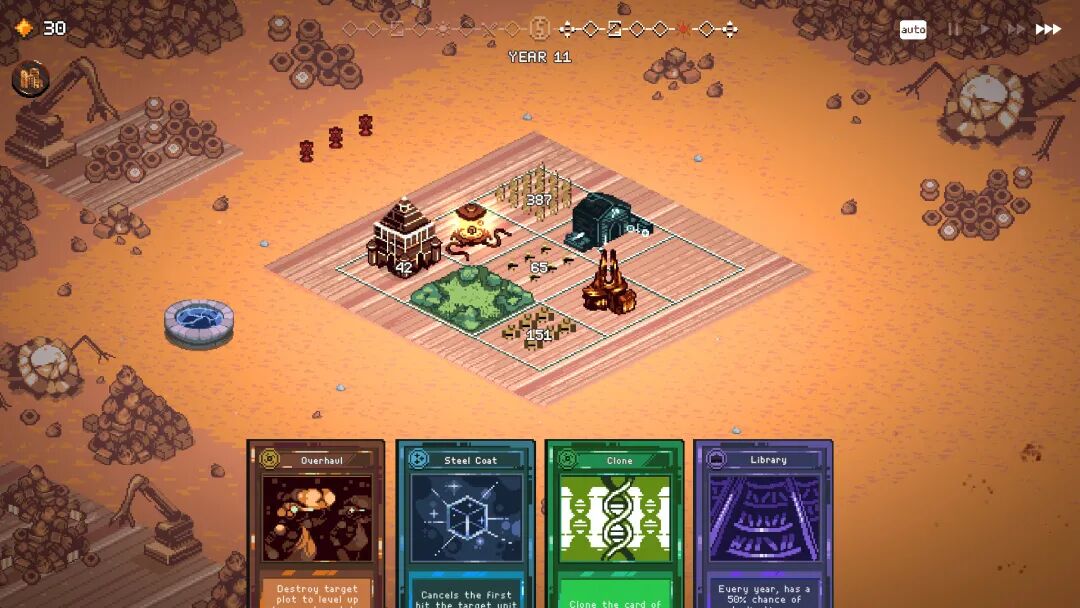This screenshot has height=608, width=1080.
Task: Click the red sun marker on timeline
Action: [683, 29]
